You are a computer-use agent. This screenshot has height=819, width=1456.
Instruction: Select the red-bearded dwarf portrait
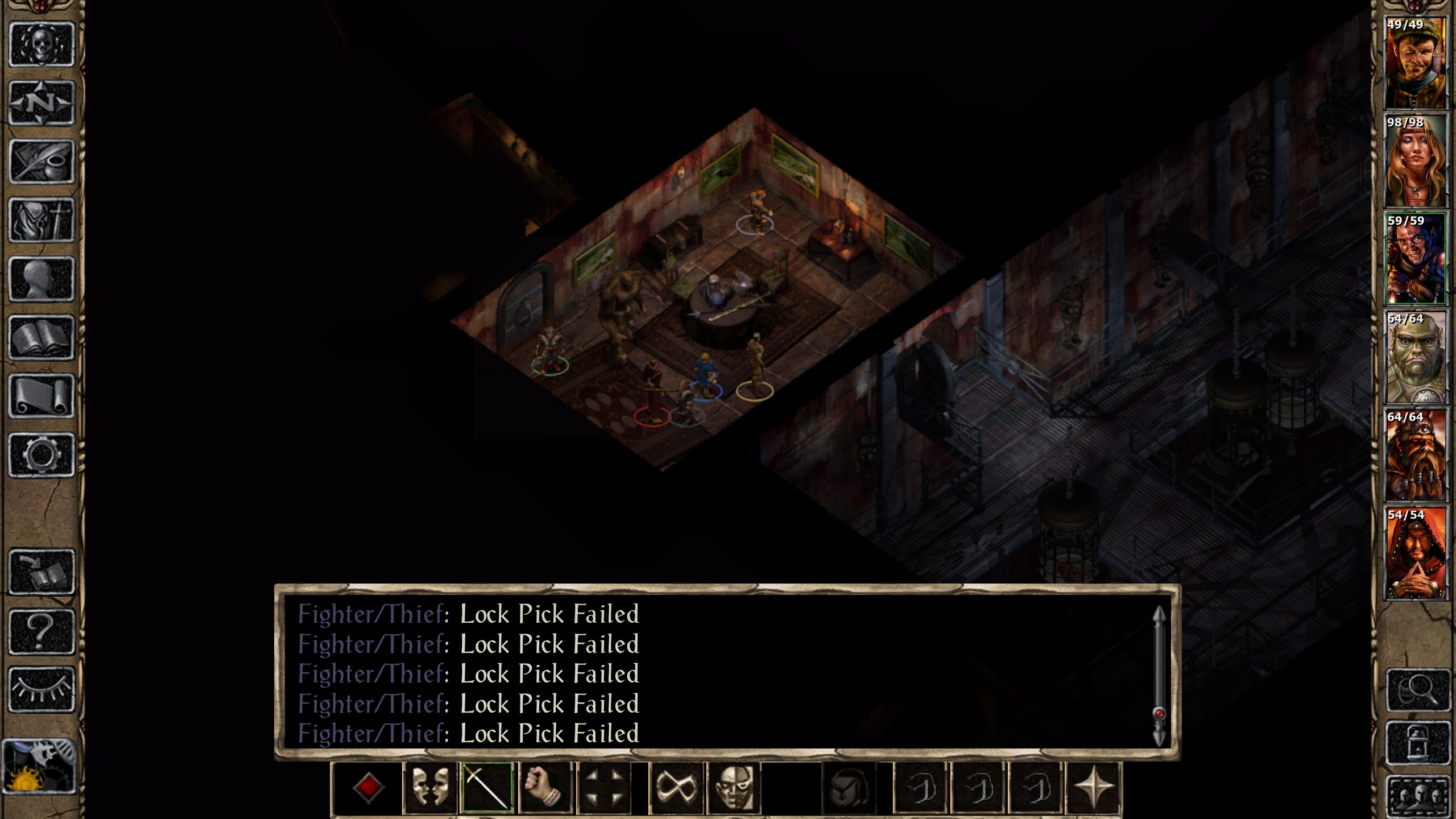pos(1415,455)
